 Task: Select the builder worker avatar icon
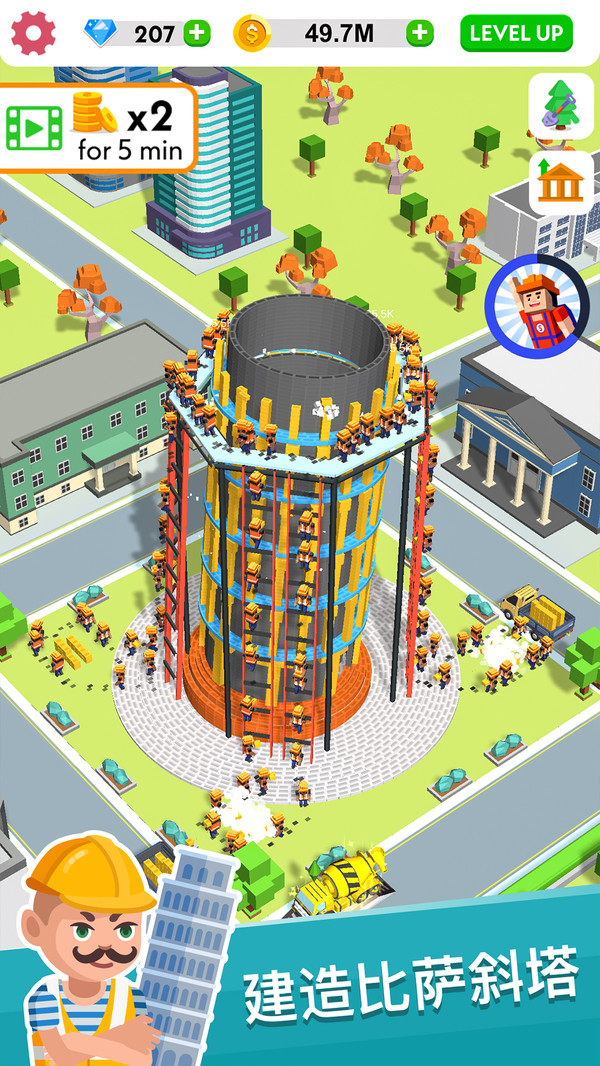pos(537,302)
